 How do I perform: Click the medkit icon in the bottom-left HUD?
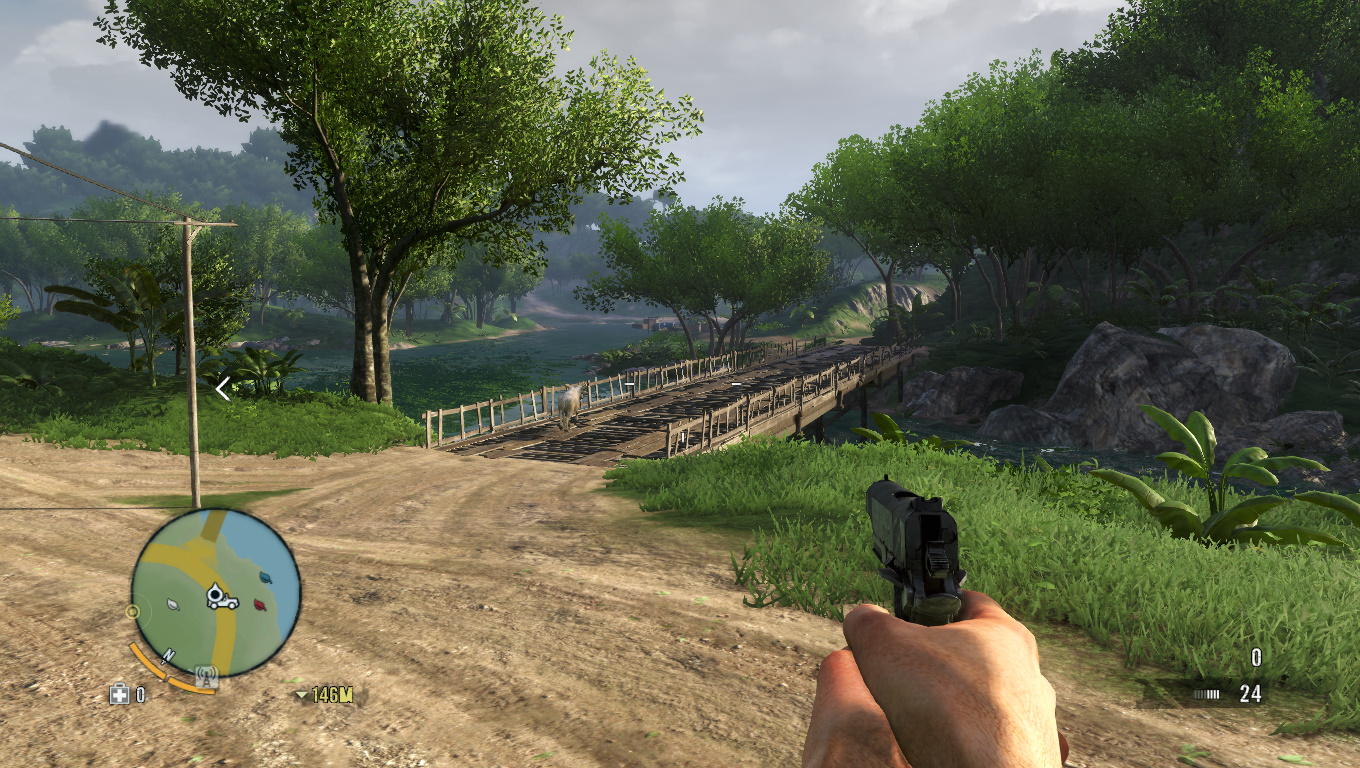click(x=119, y=694)
